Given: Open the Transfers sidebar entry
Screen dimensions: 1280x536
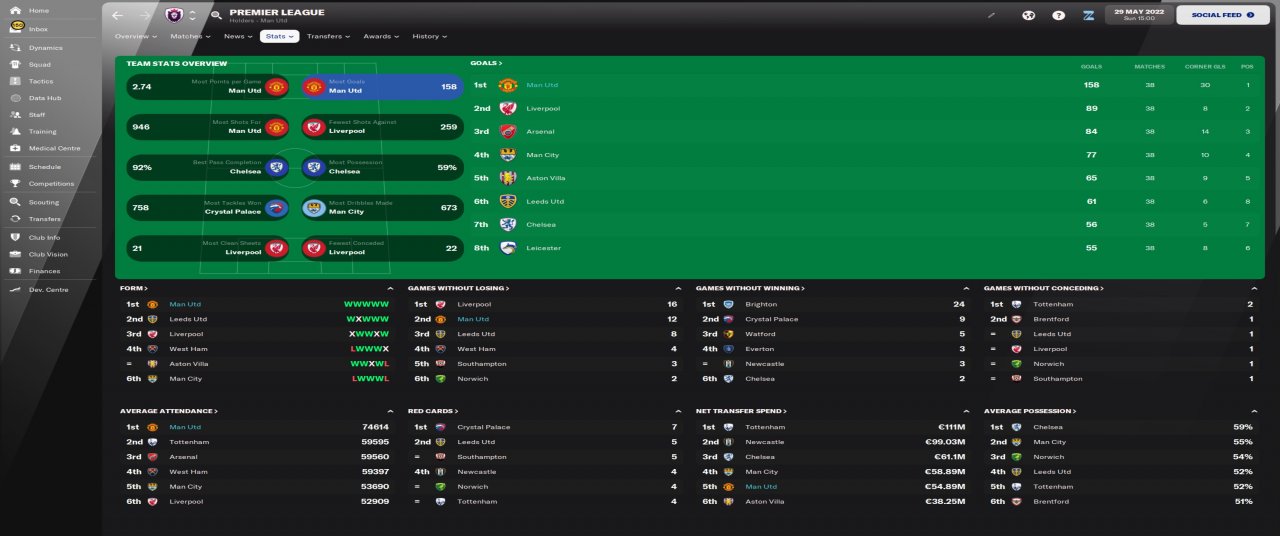Looking at the screenshot, I should point(44,219).
